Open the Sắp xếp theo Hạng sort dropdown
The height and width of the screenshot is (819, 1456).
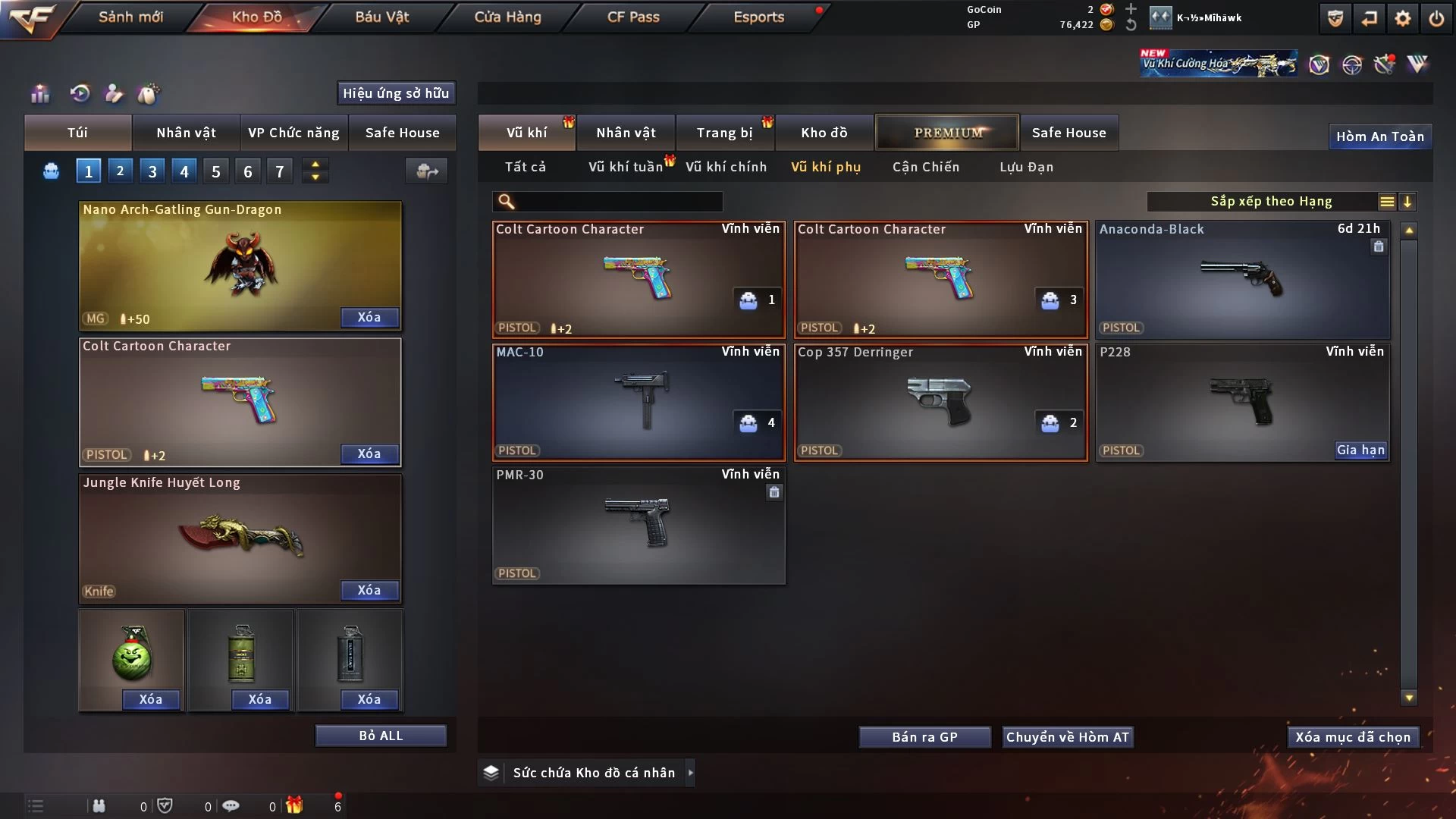[1271, 202]
